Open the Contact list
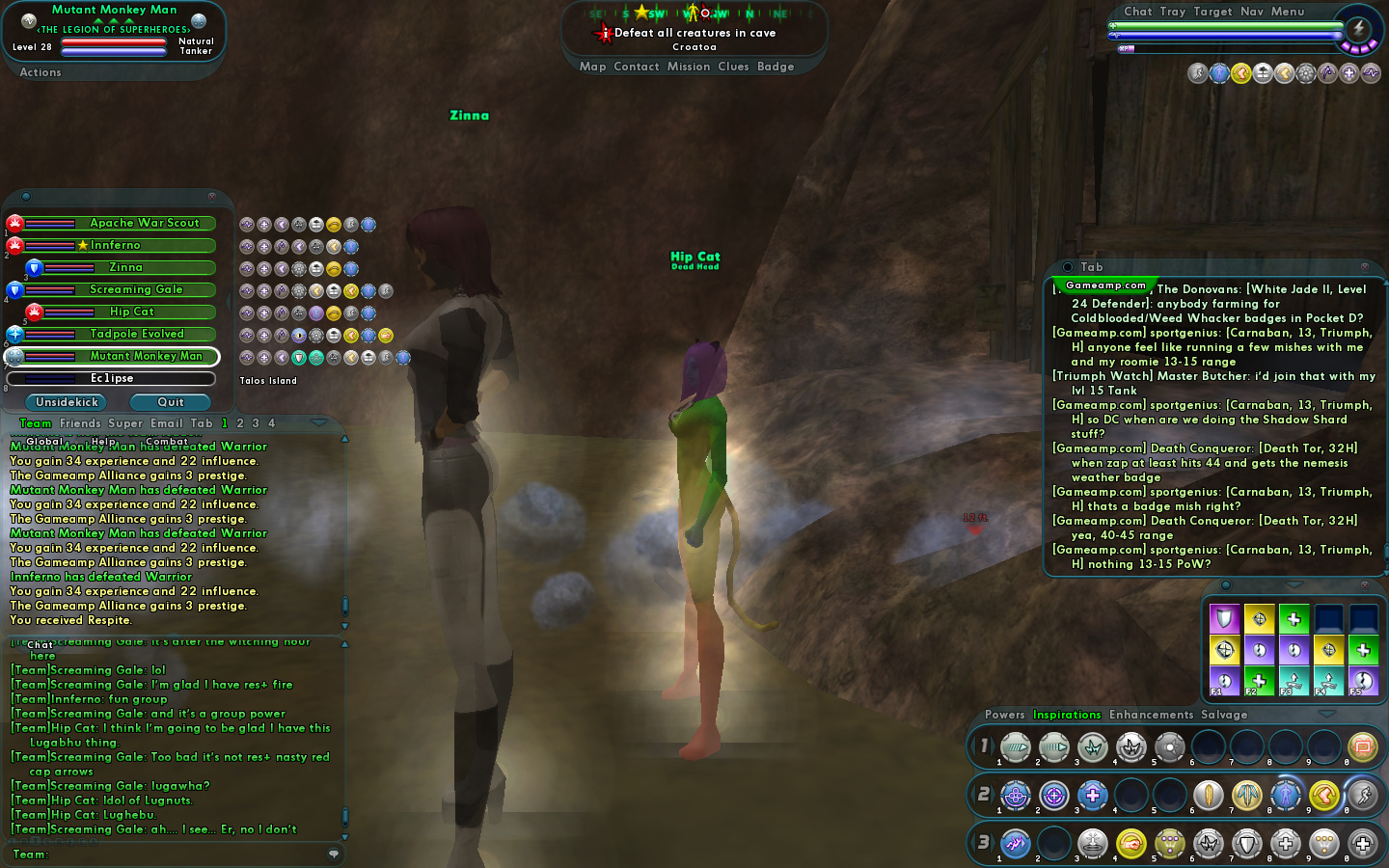The image size is (1389, 868). (636, 67)
